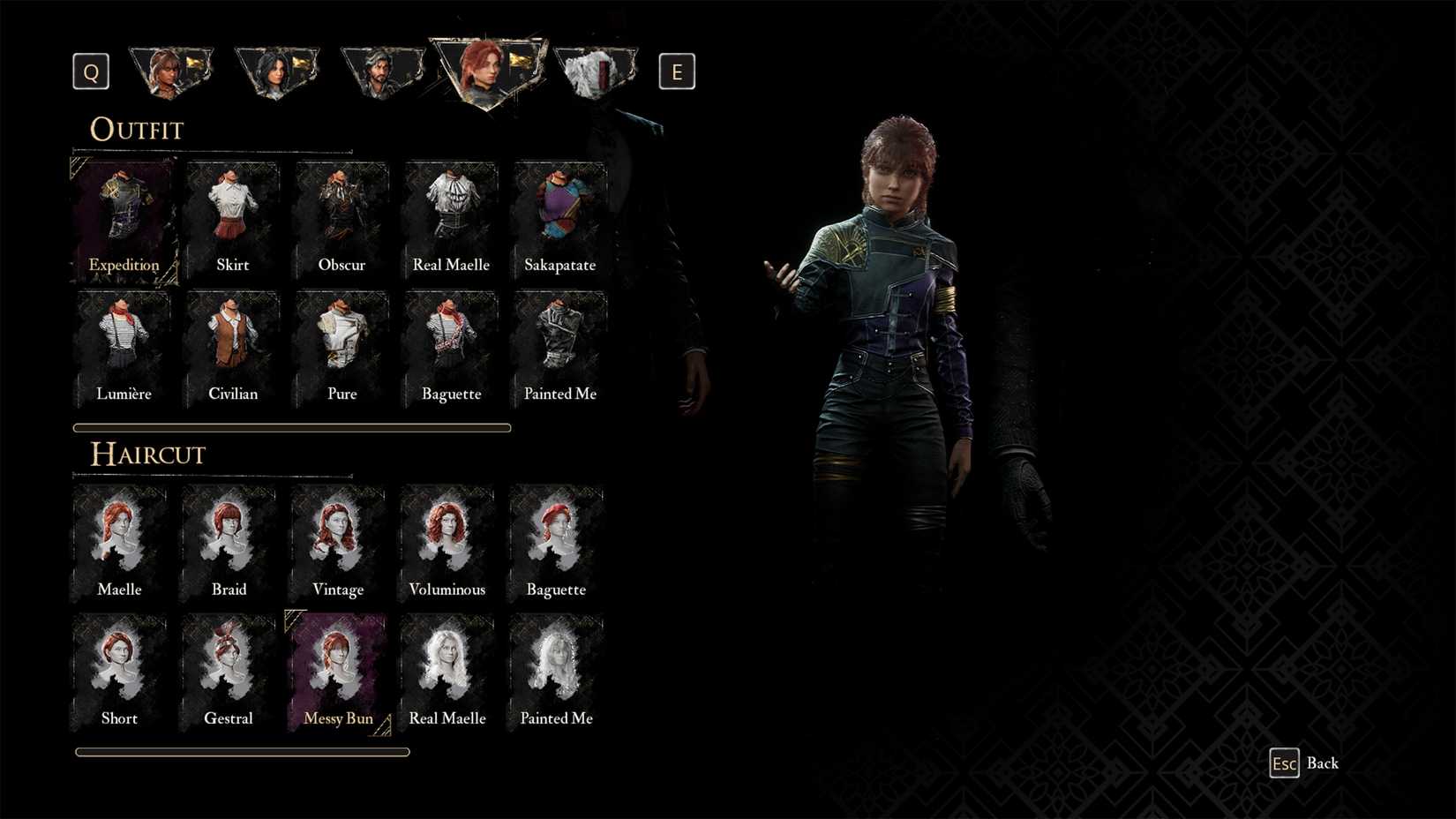
Task: Switch to the Gestral haircut
Action: [x=229, y=671]
